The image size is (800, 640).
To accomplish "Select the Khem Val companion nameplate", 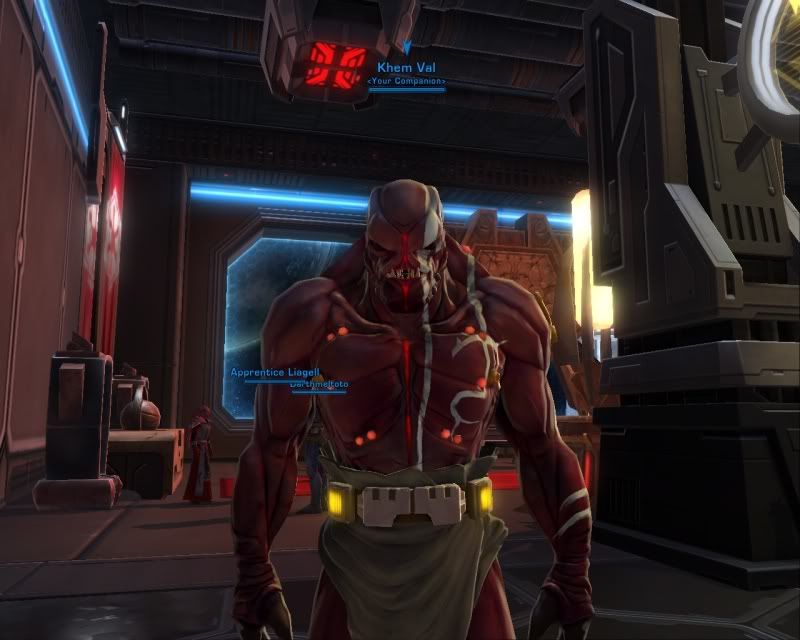I will click(406, 67).
